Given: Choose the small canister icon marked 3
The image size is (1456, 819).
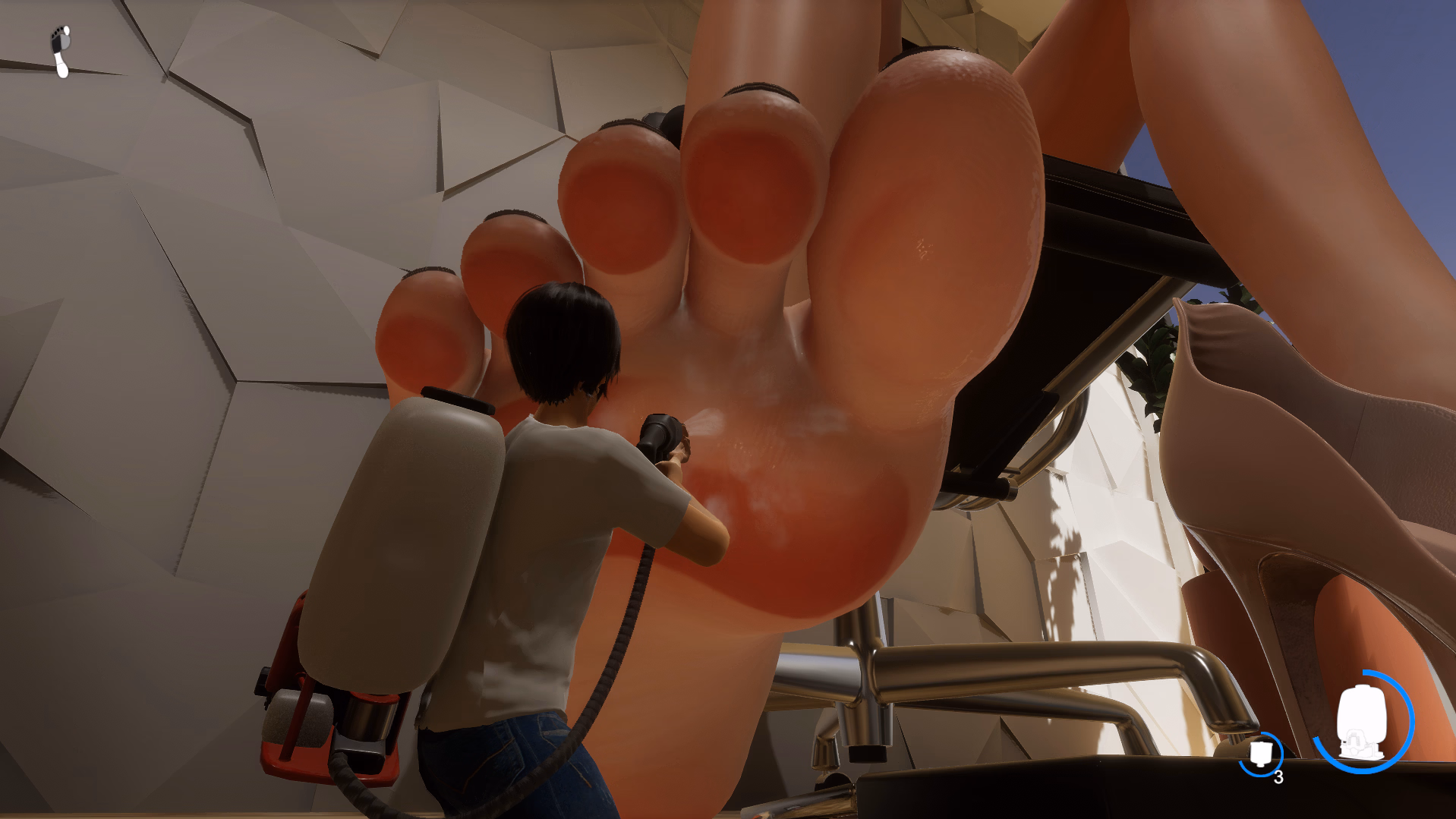Looking at the screenshot, I should (1261, 754).
